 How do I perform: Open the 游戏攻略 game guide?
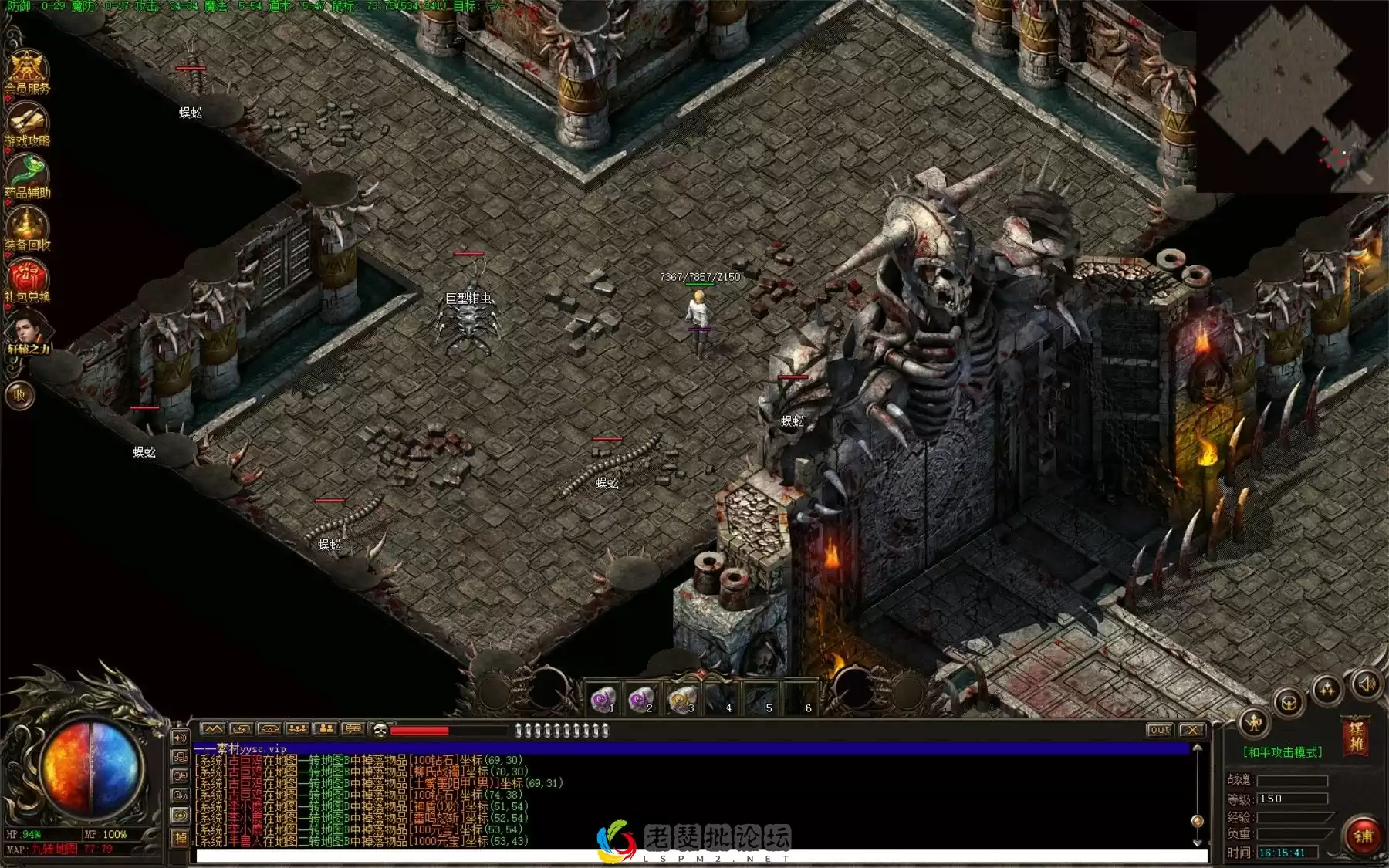[x=27, y=125]
